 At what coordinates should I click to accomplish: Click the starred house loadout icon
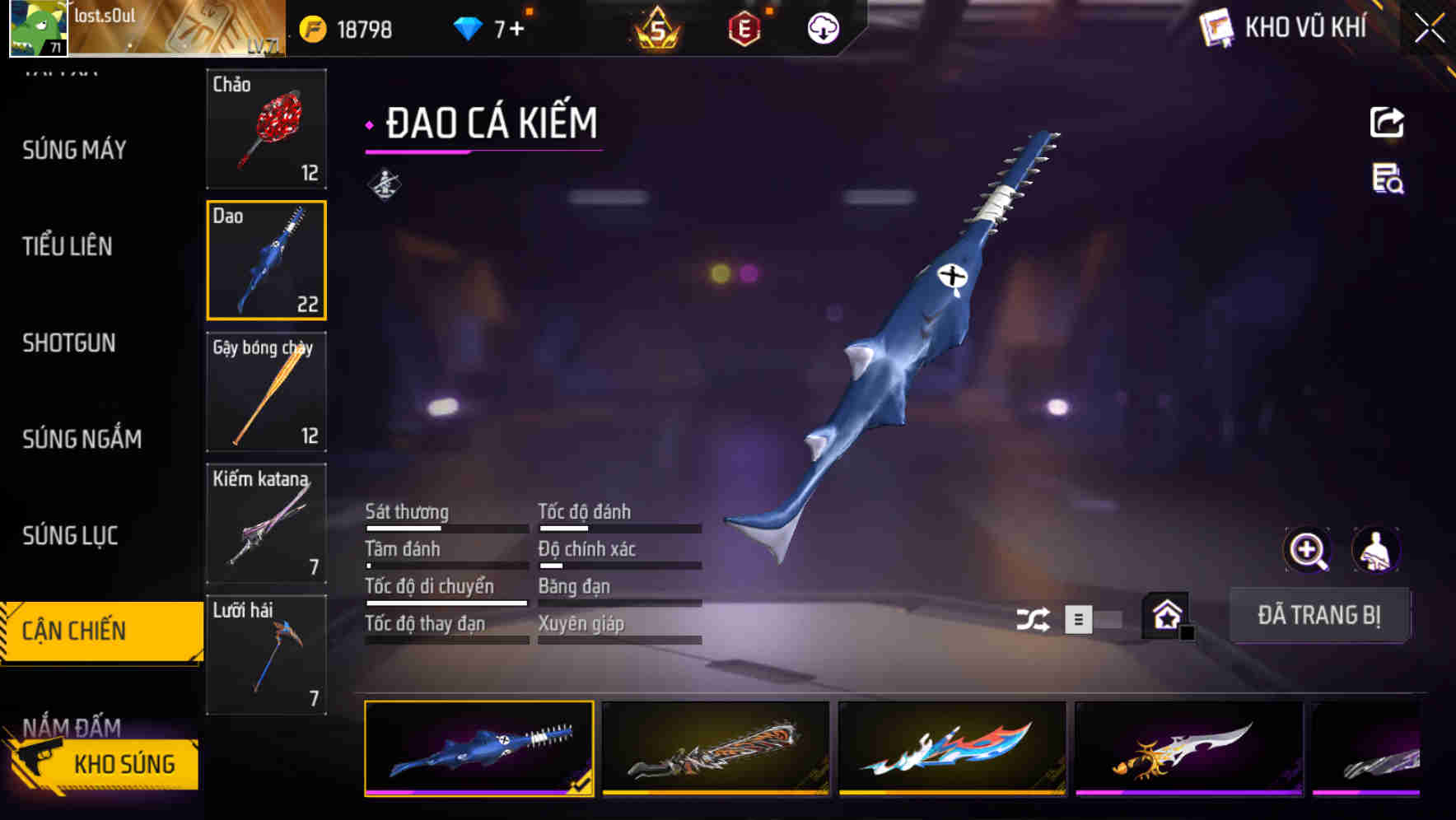pyautogui.click(x=1164, y=616)
